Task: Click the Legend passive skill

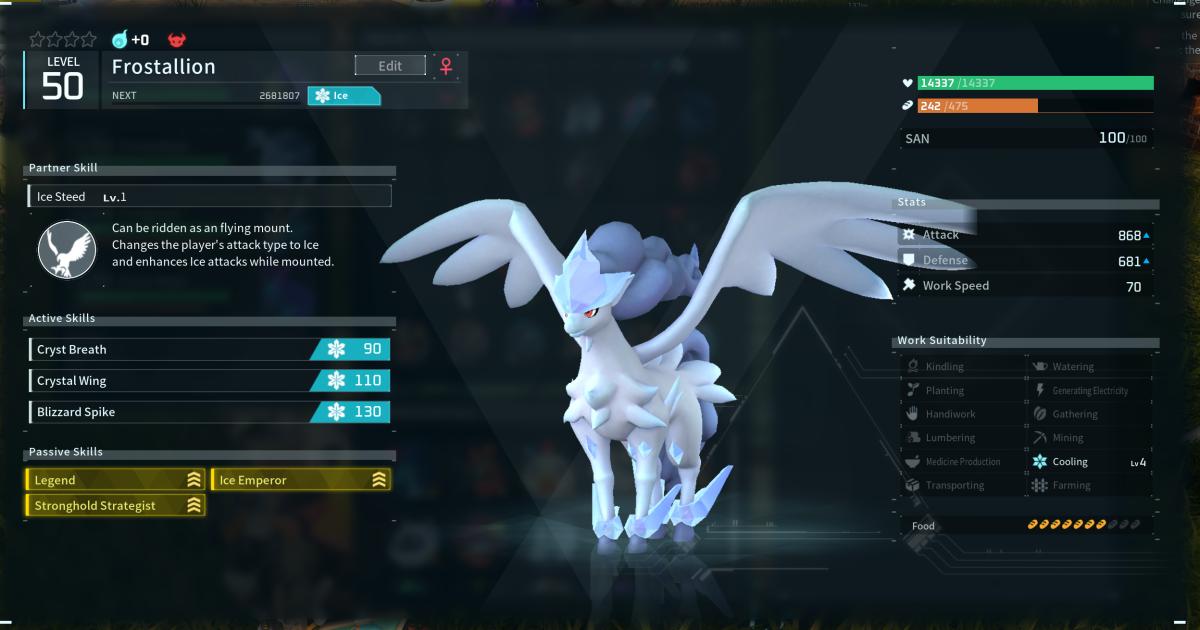Action: point(115,480)
